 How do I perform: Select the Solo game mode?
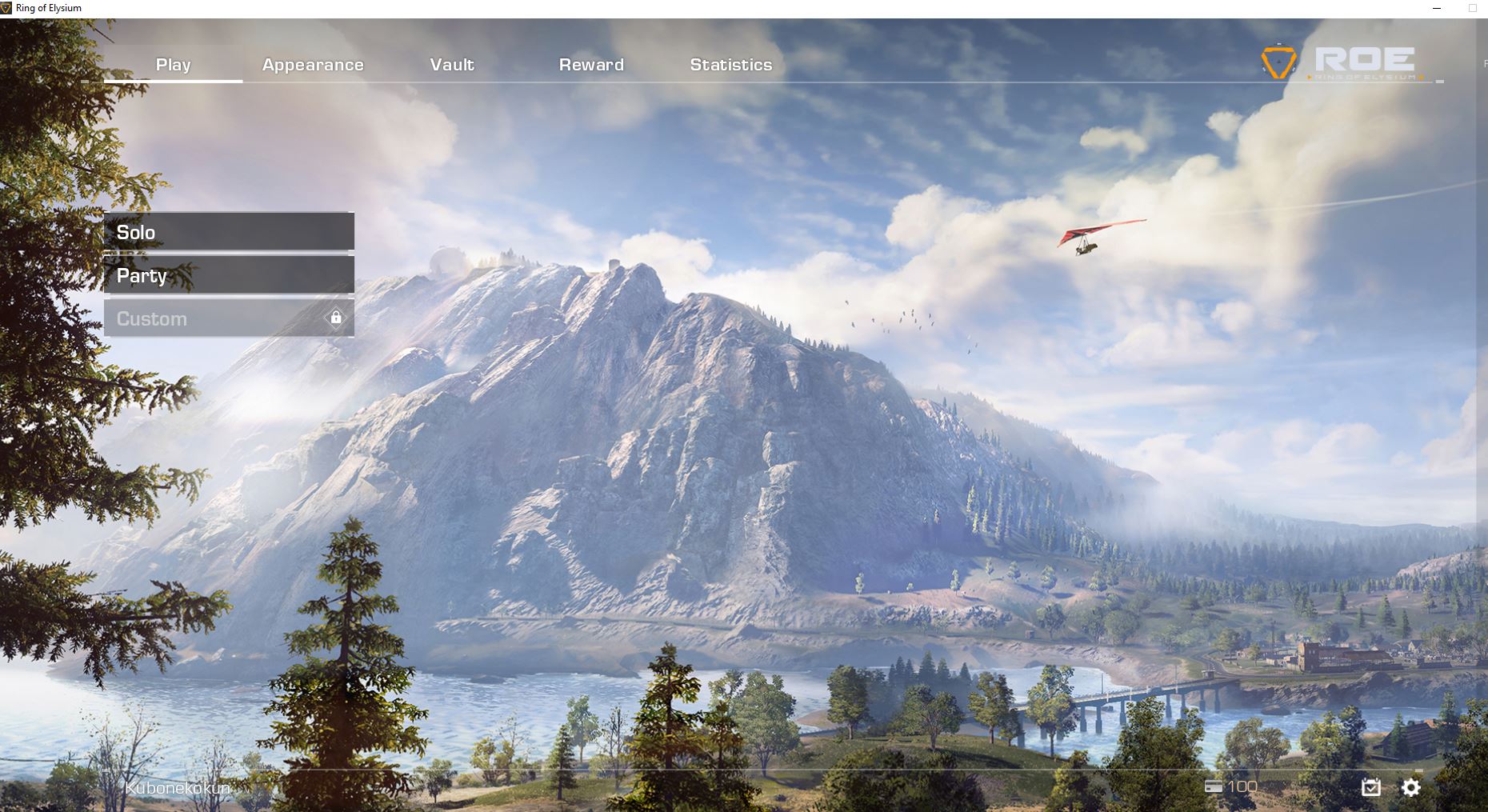229,233
